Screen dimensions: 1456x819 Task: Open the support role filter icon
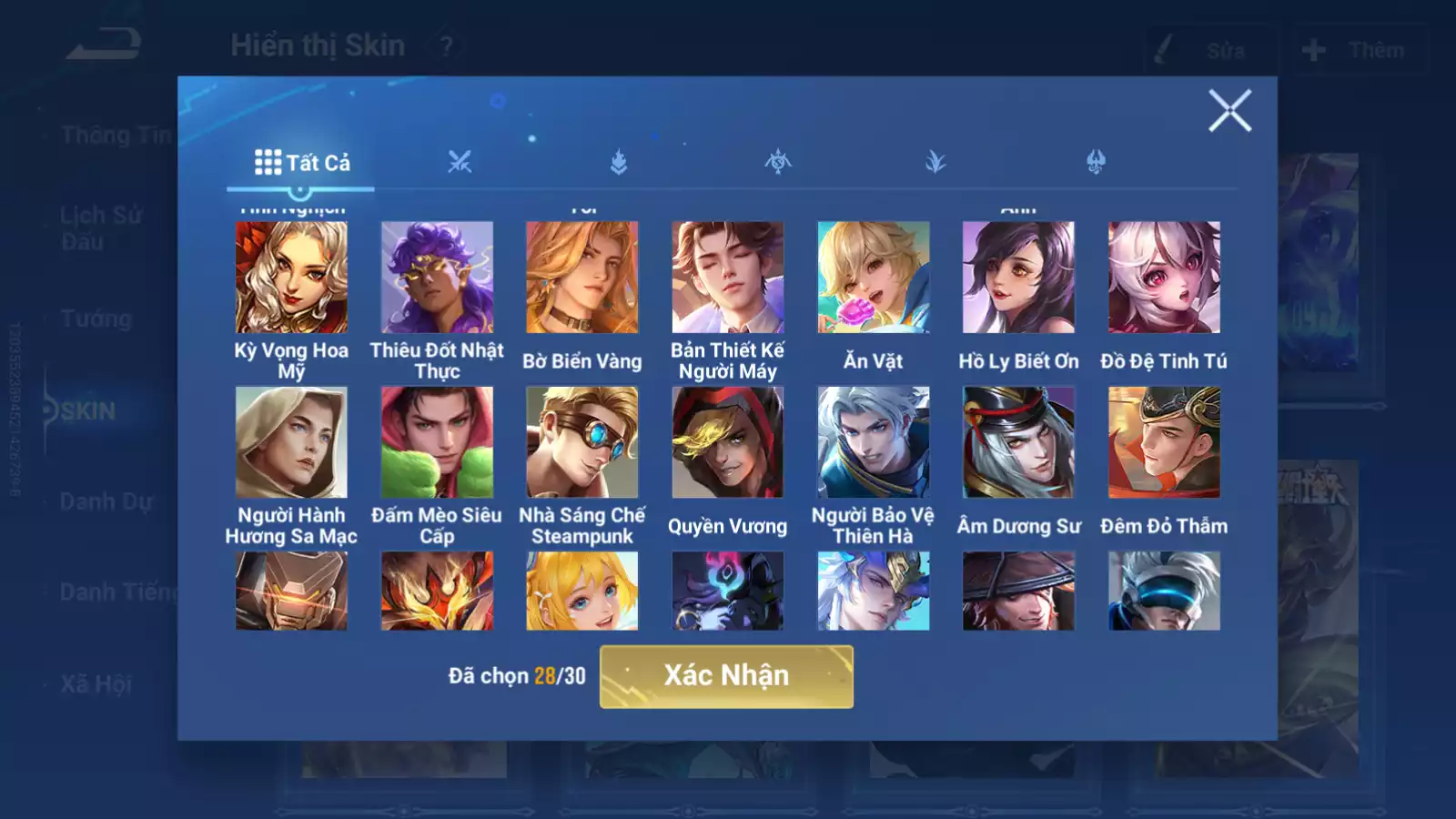[1097, 162]
